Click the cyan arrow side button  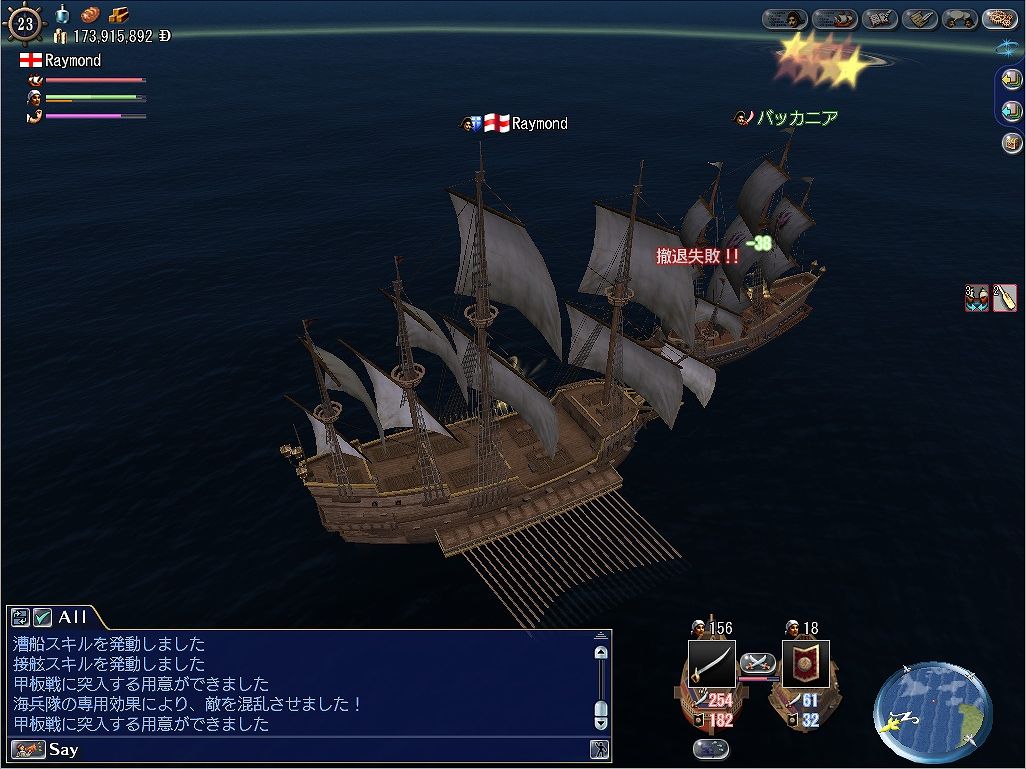(1010, 111)
